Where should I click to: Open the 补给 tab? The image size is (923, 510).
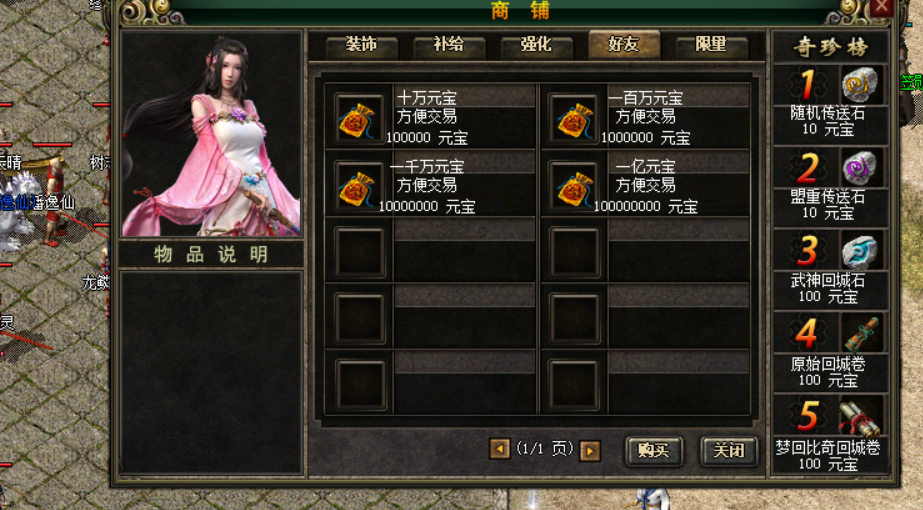[x=448, y=46]
